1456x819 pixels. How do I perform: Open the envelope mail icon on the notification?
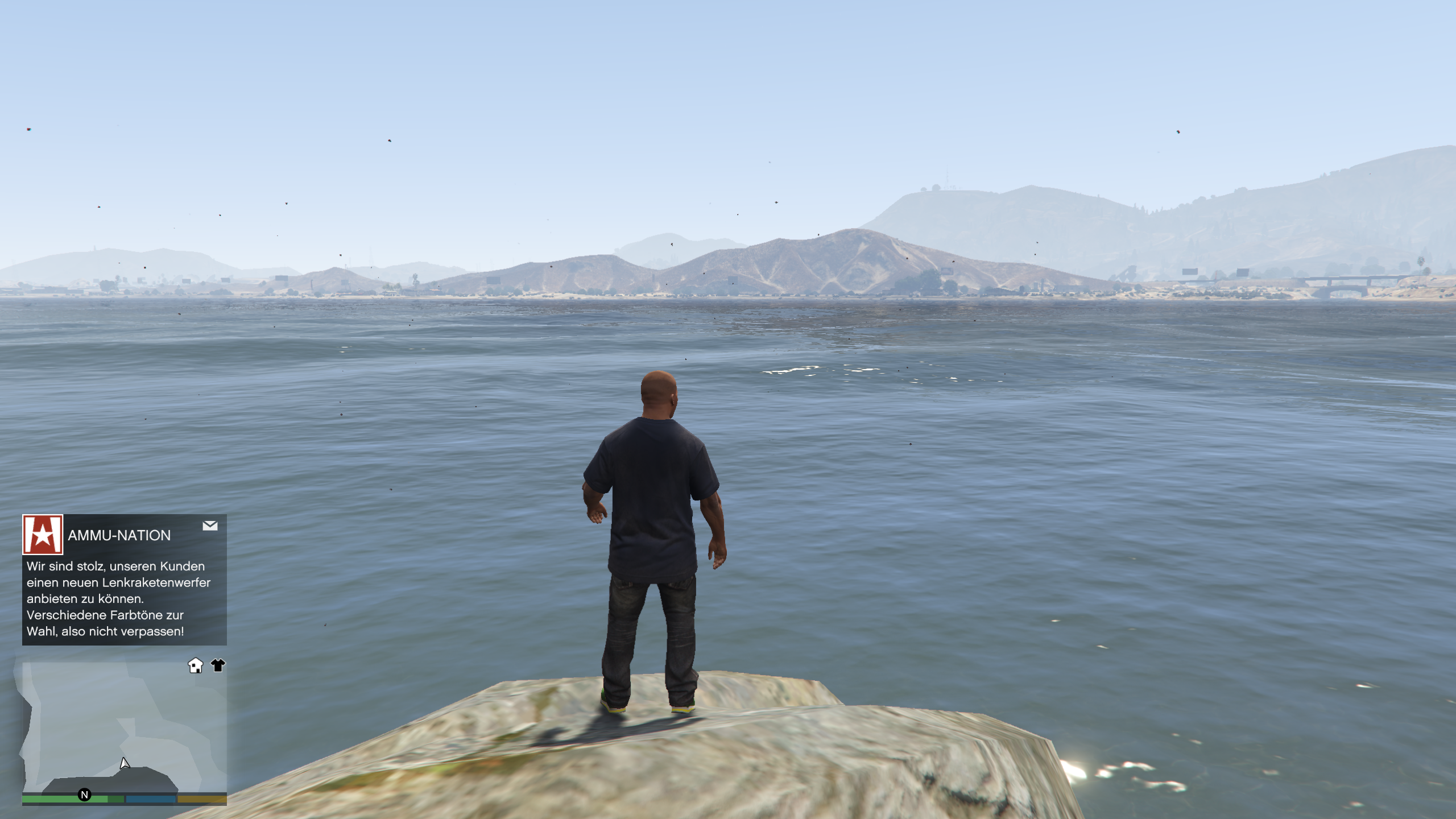[210, 527]
